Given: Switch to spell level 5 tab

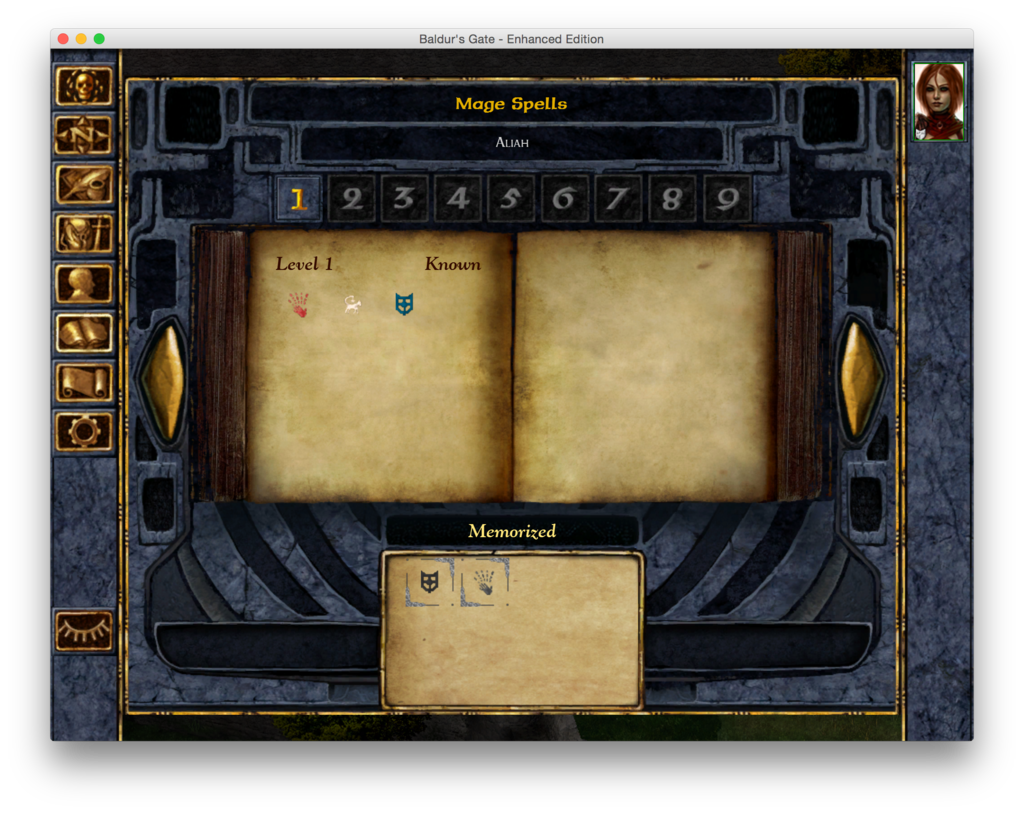Looking at the screenshot, I should click(x=511, y=199).
